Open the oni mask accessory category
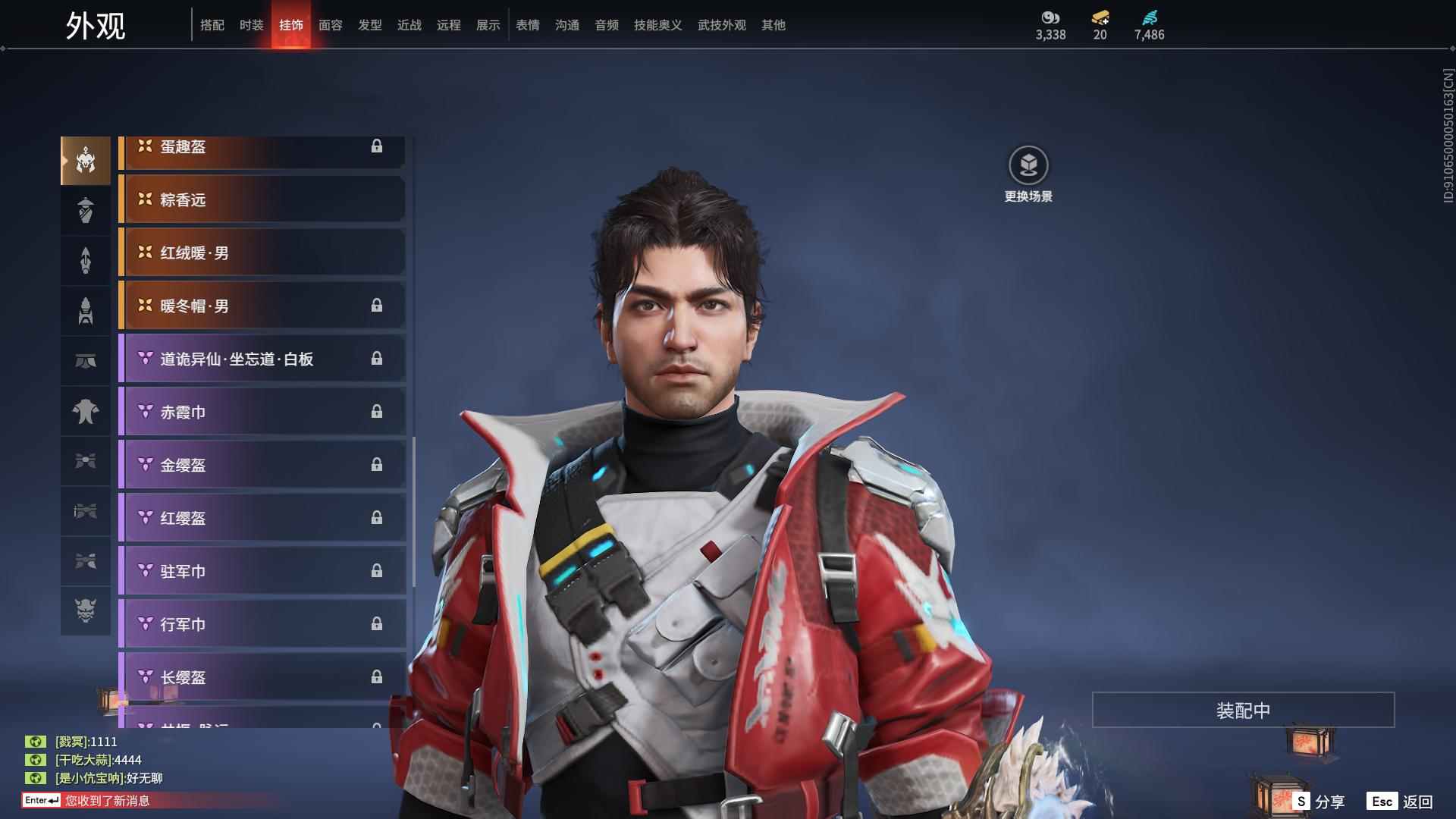This screenshot has width=1456, height=819. coord(86,610)
